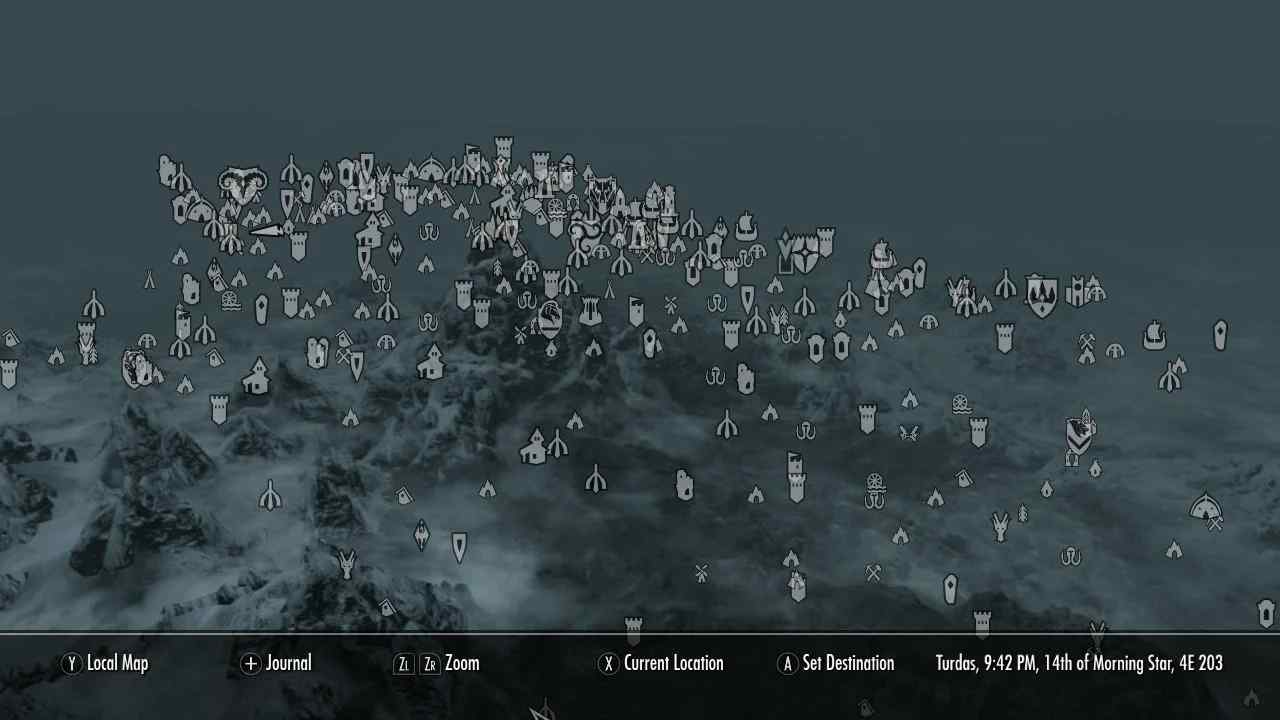Screen dimensions: 1280x720
Task: Click the crossed pickaxes mine marker
Action: click(1086, 342)
